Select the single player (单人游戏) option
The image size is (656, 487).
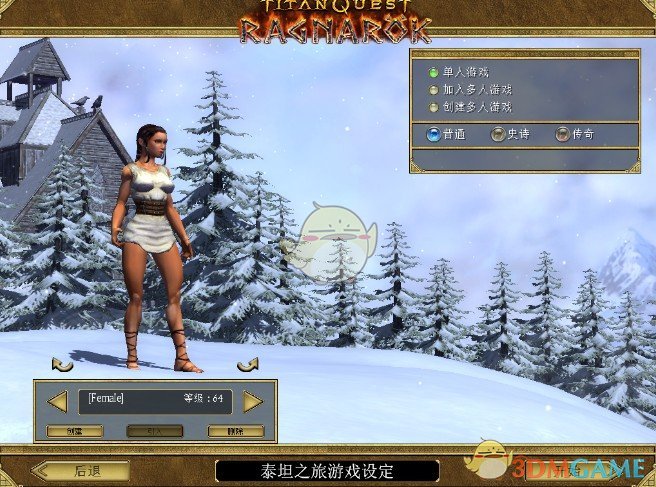(432, 73)
